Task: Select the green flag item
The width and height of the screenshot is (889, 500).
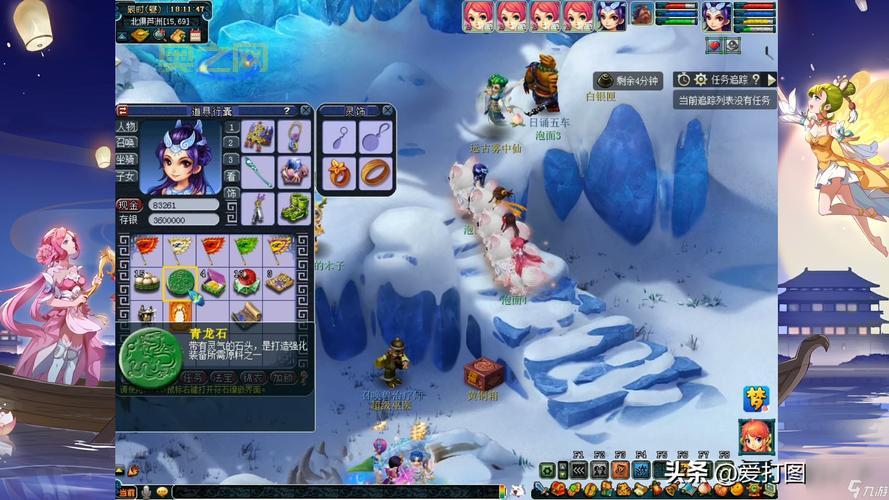Action: pos(246,247)
